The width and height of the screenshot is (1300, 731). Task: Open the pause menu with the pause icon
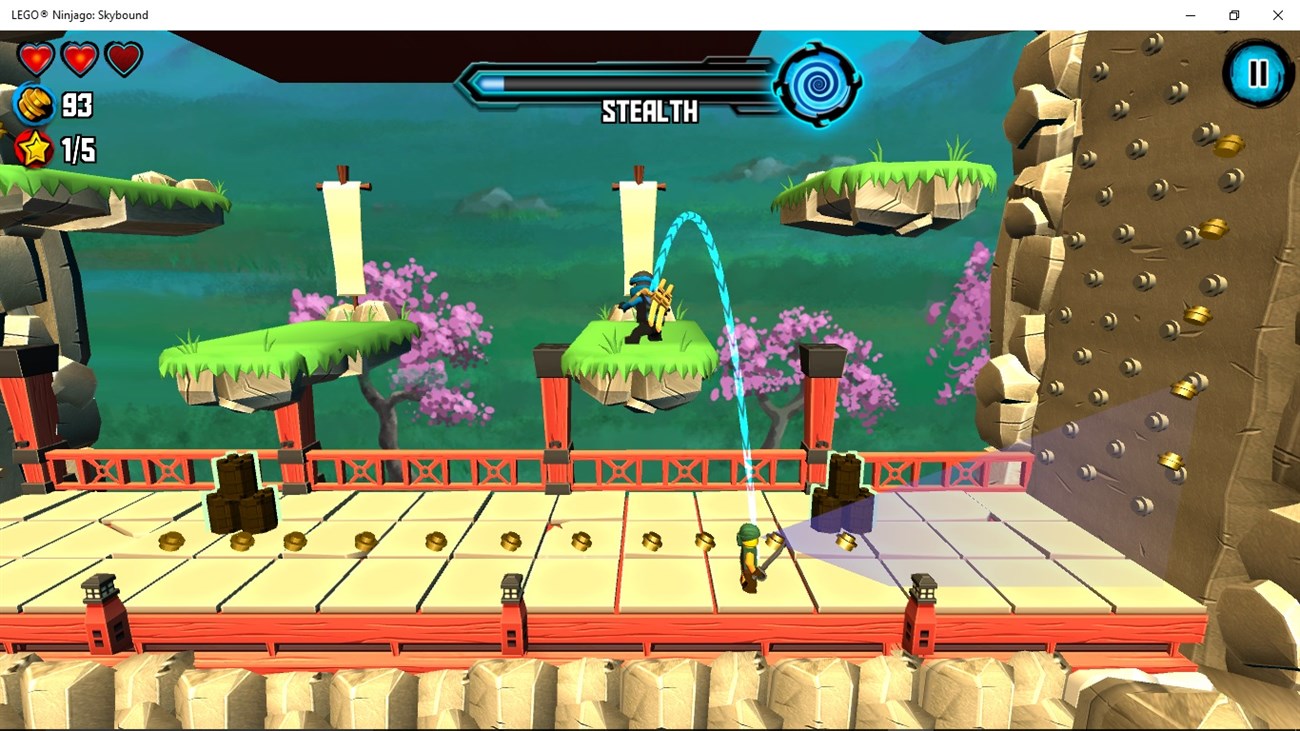click(1258, 74)
